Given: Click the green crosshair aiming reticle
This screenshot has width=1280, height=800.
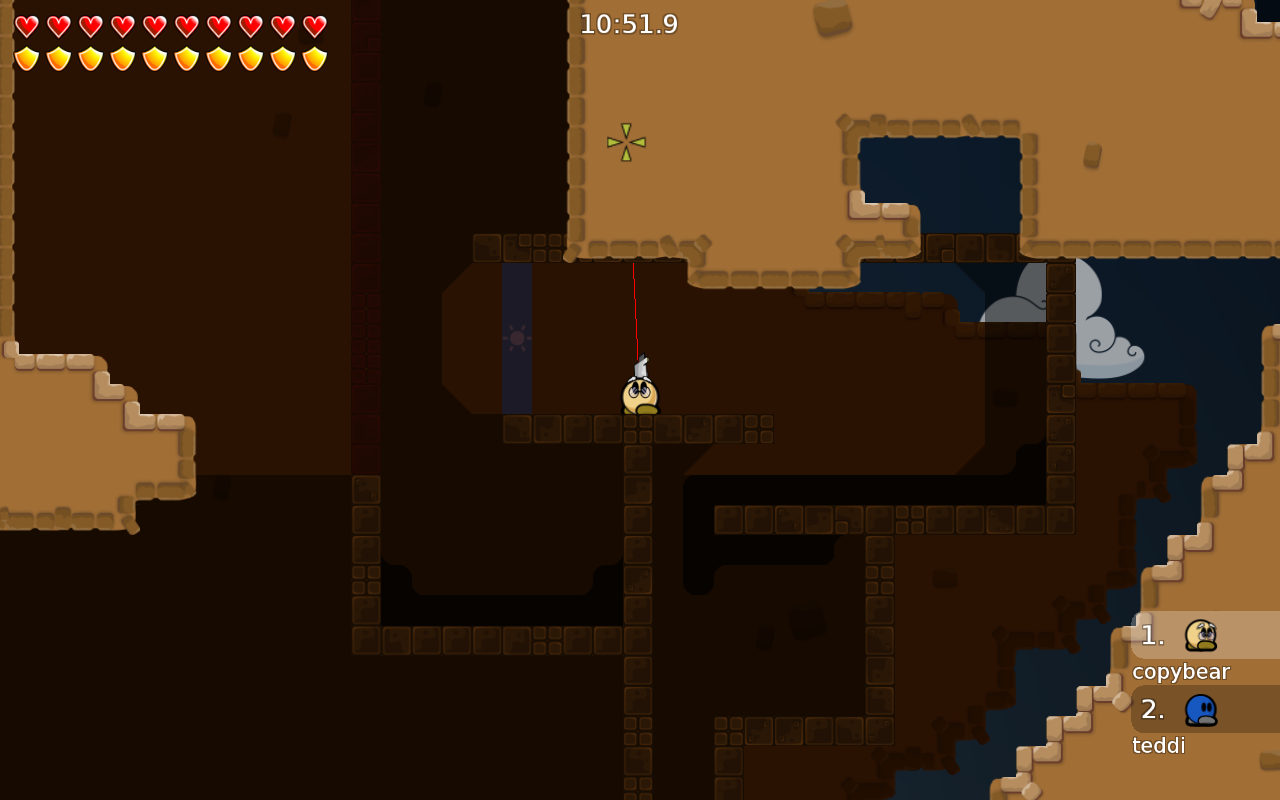Looking at the screenshot, I should coord(628,140).
